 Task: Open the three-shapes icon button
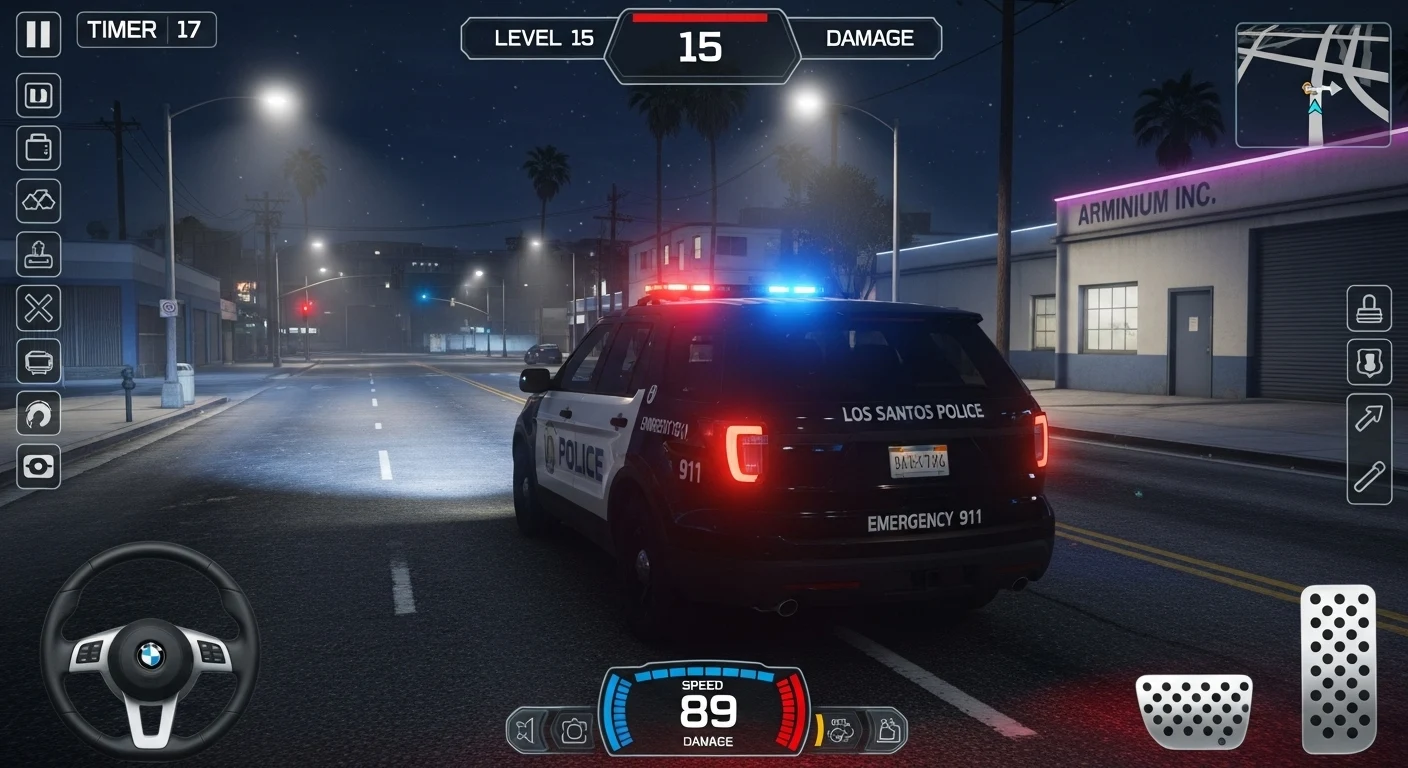(x=38, y=201)
